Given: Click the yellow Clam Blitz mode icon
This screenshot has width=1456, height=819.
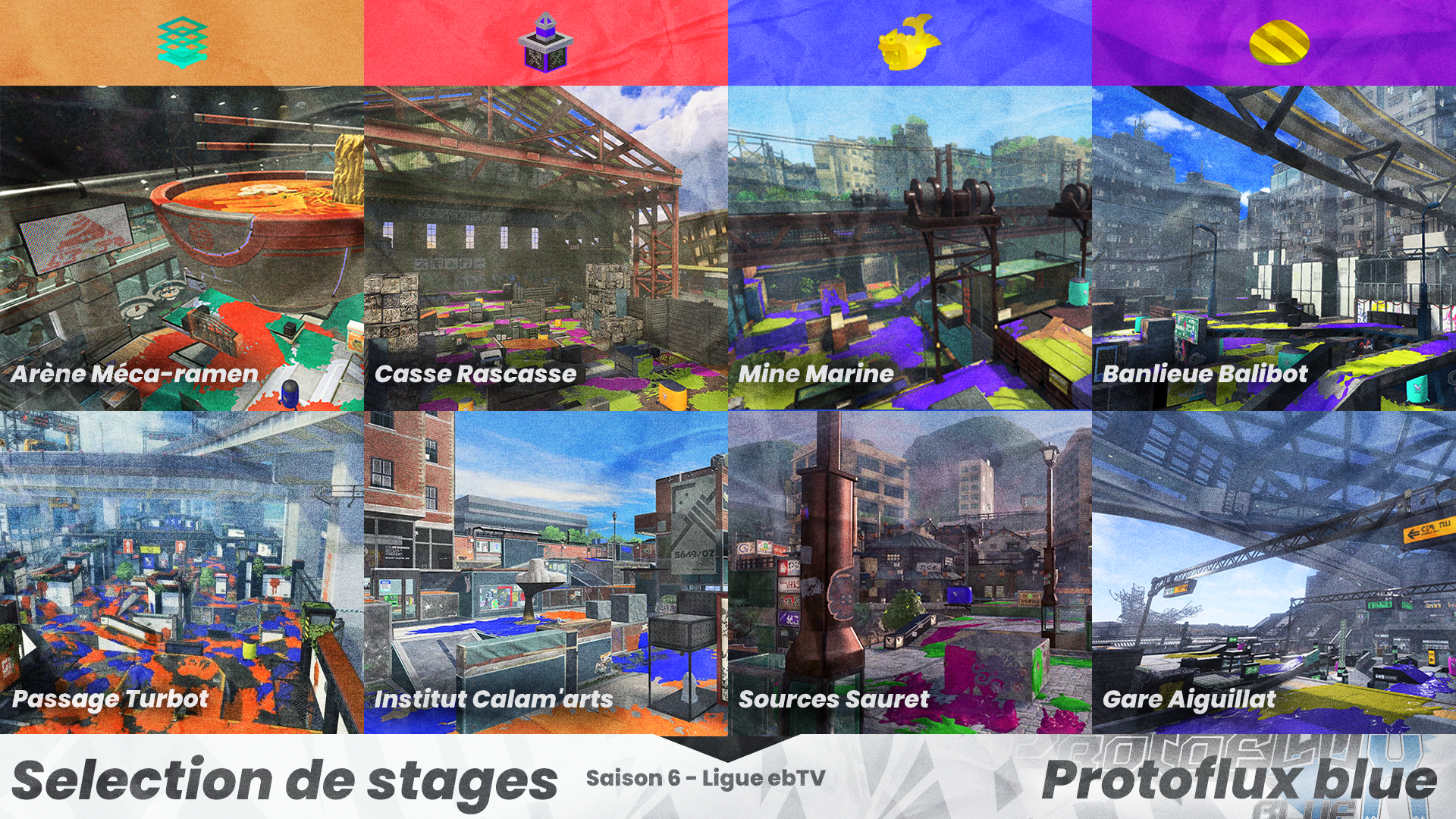Looking at the screenshot, I should click(x=1279, y=42).
